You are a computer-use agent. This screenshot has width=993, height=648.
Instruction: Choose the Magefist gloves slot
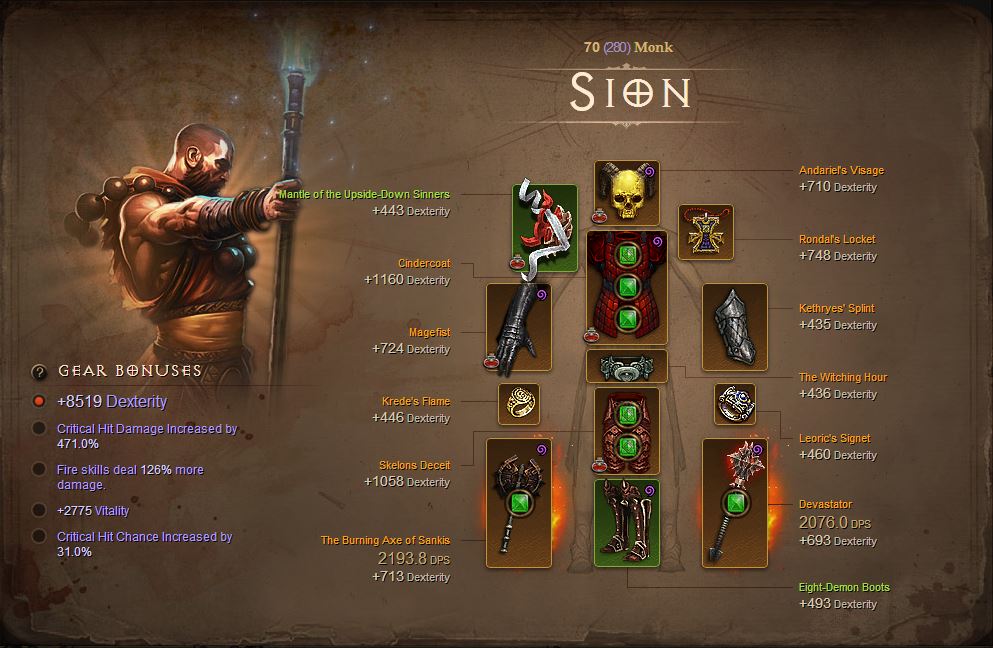(x=518, y=325)
